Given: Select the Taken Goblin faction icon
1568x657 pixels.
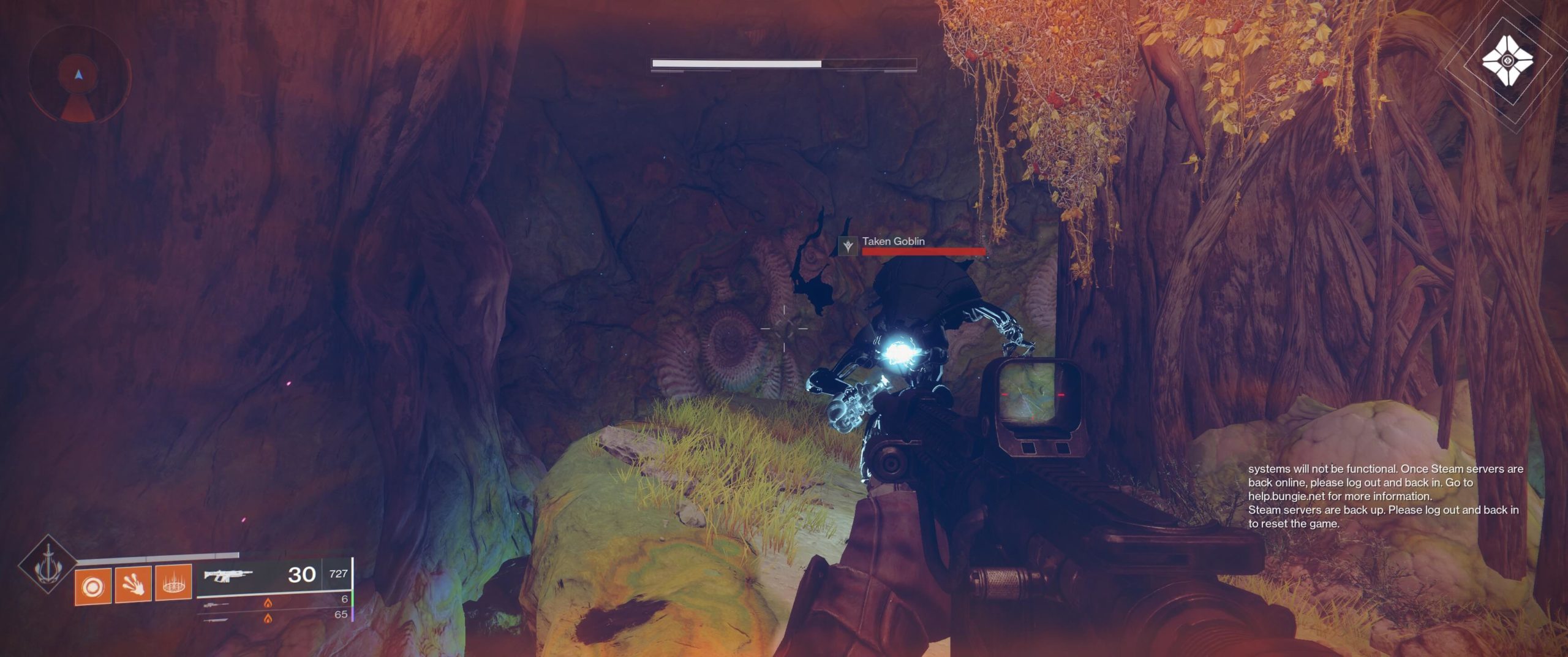Looking at the screenshot, I should [x=848, y=246].
